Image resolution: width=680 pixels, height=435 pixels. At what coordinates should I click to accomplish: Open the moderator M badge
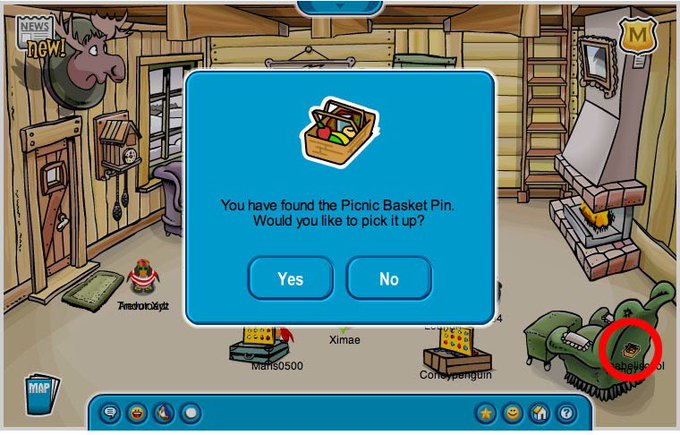pyautogui.click(x=635, y=36)
